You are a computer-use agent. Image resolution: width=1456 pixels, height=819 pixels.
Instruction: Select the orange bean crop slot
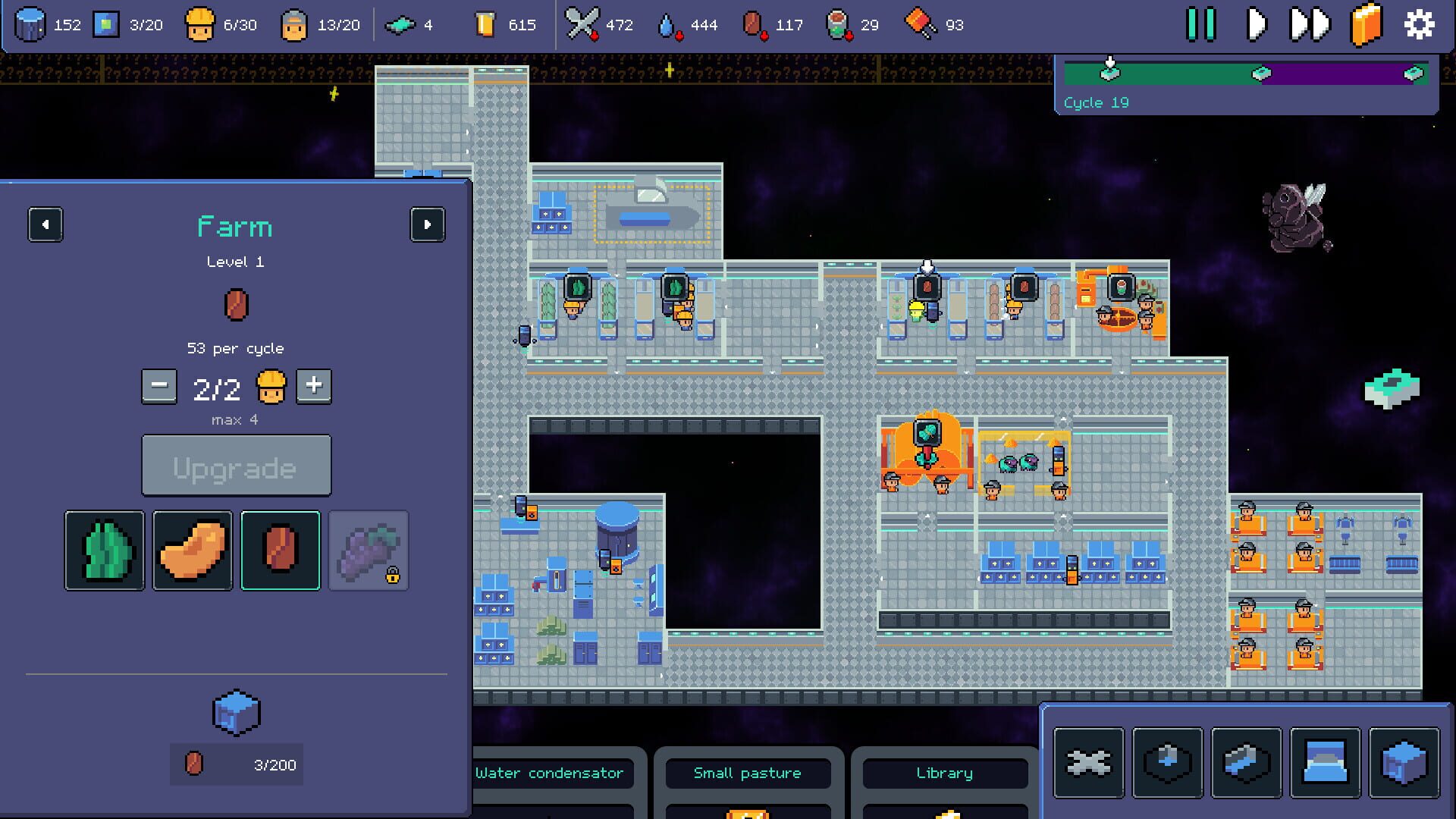(x=193, y=551)
